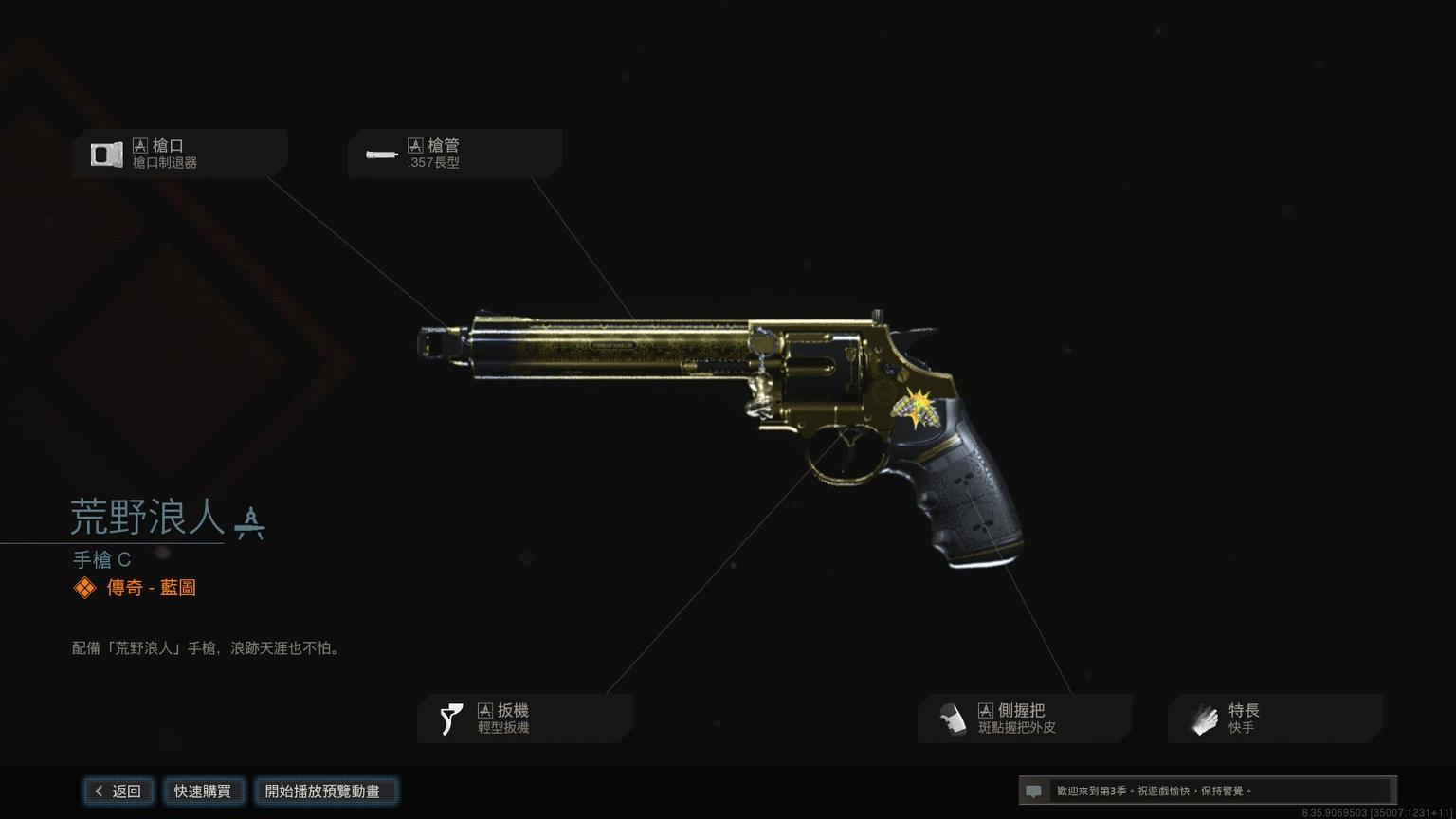Click the 快速購買 quick purchase button
The image size is (1456, 819).
click(203, 791)
